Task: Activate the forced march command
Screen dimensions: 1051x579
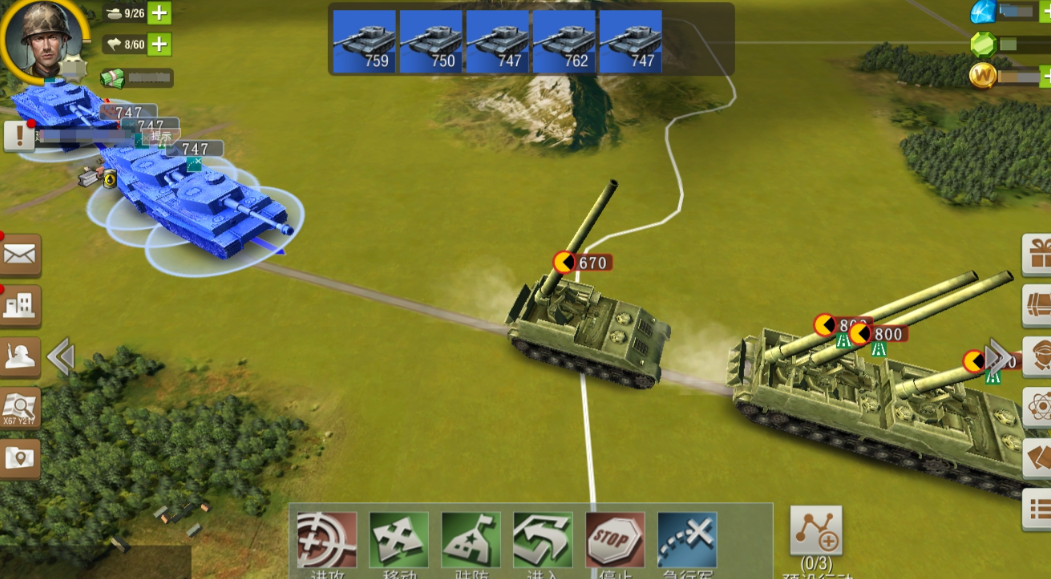Action: 687,542
